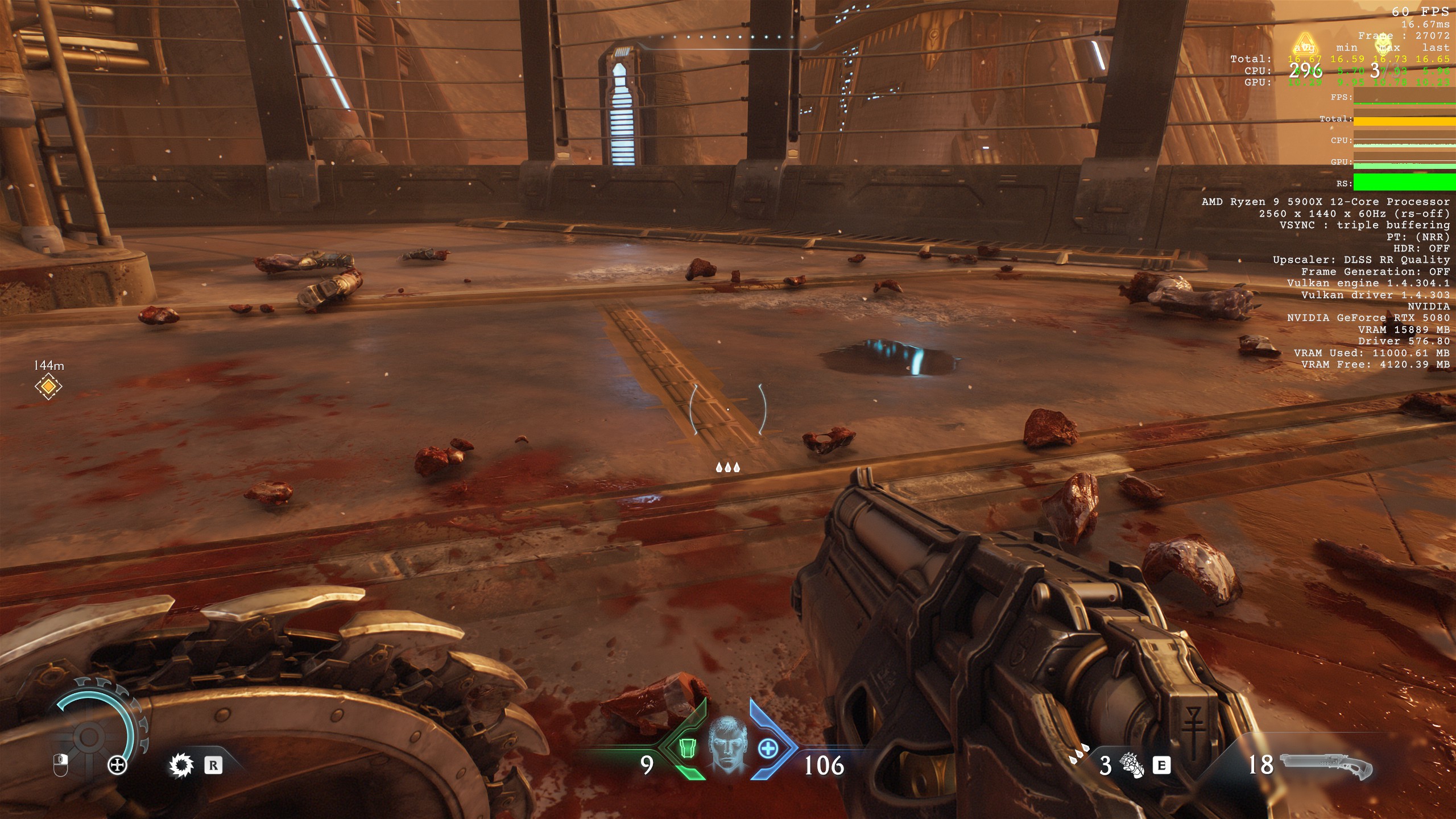Image resolution: width=1456 pixels, height=819 pixels.
Task: Activate the spiked gauntlet melee icon
Action: 1131,766
